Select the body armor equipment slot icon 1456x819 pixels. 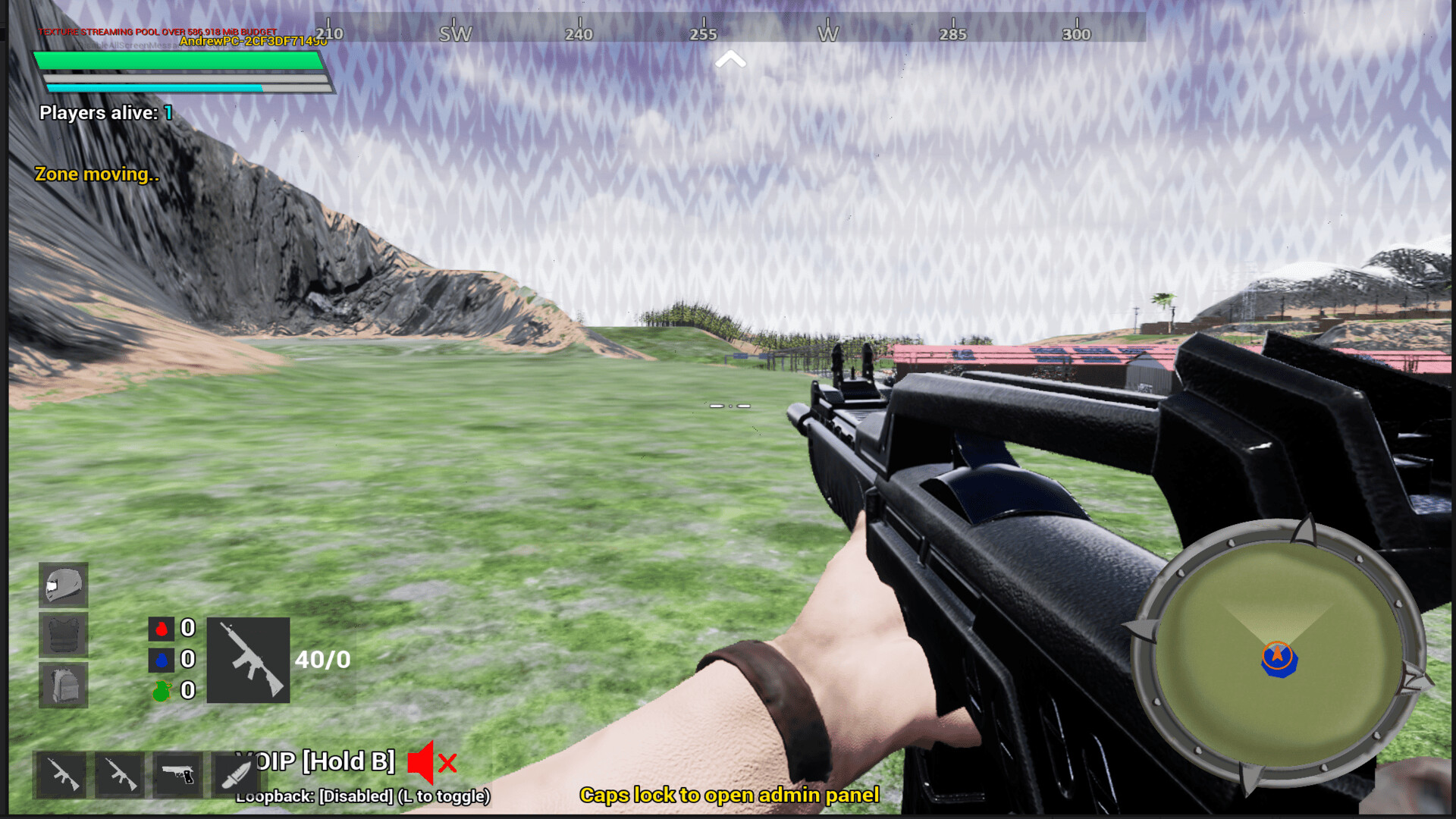64,635
